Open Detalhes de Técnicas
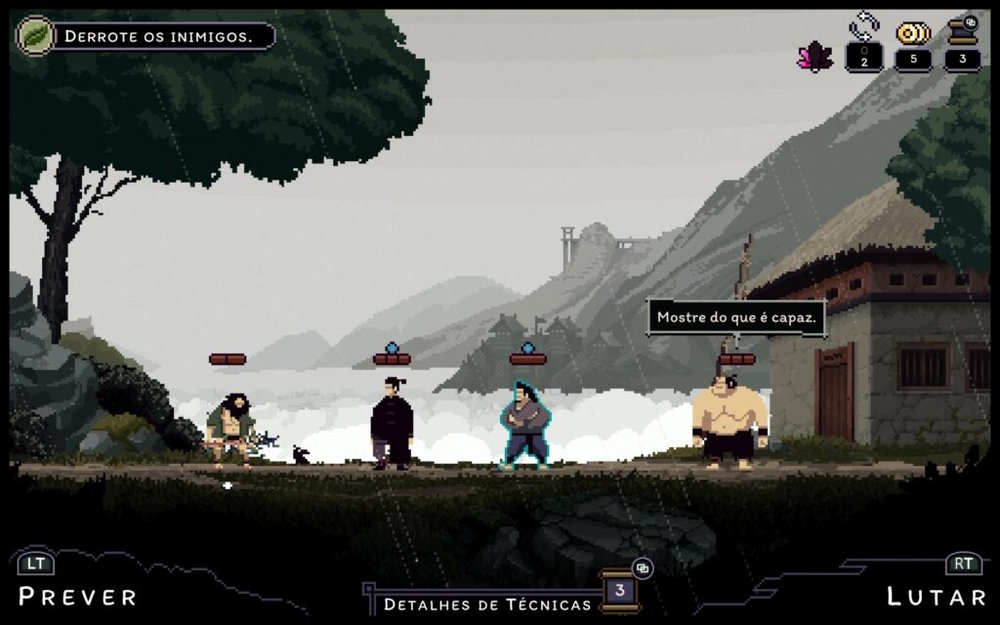 tap(488, 604)
